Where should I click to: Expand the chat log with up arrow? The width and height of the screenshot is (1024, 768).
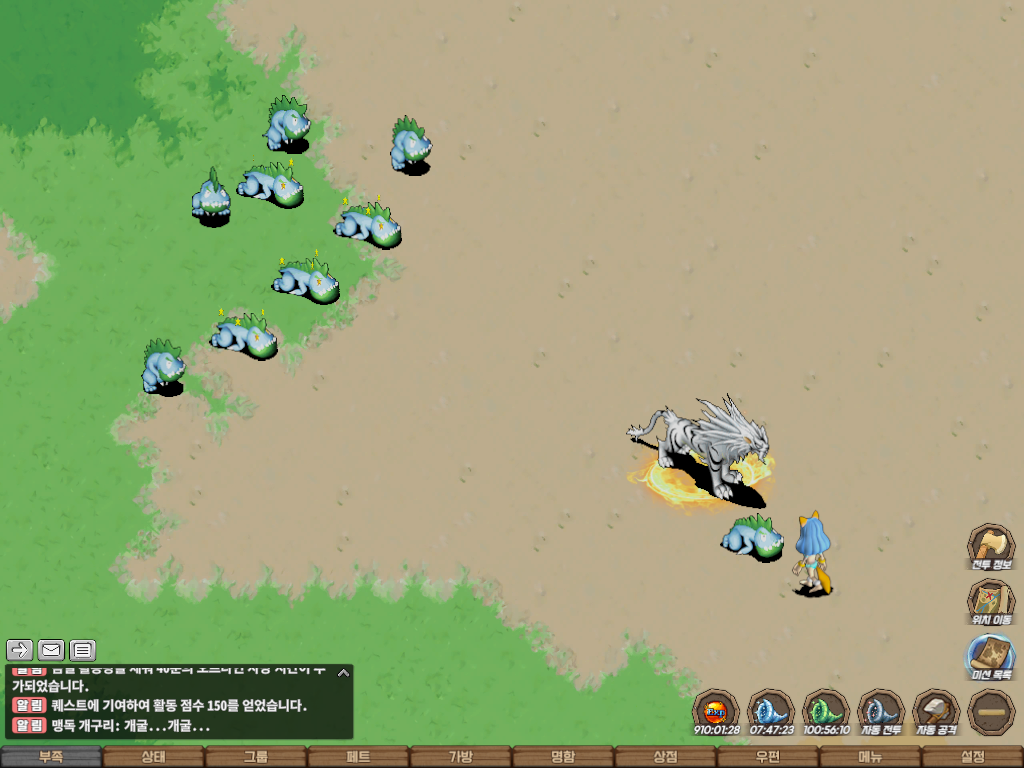[343, 673]
